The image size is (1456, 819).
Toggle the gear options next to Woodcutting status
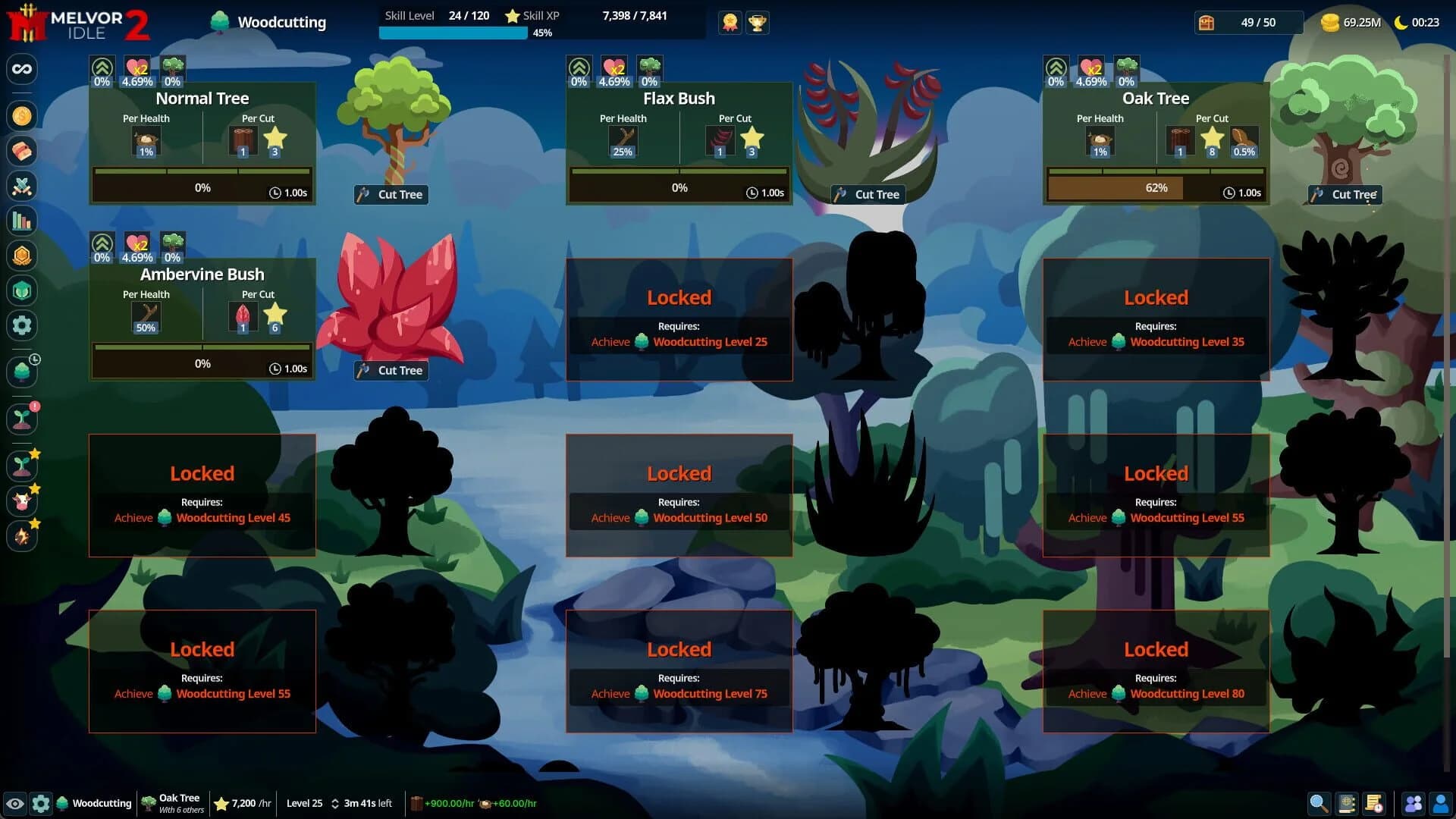coord(41,802)
